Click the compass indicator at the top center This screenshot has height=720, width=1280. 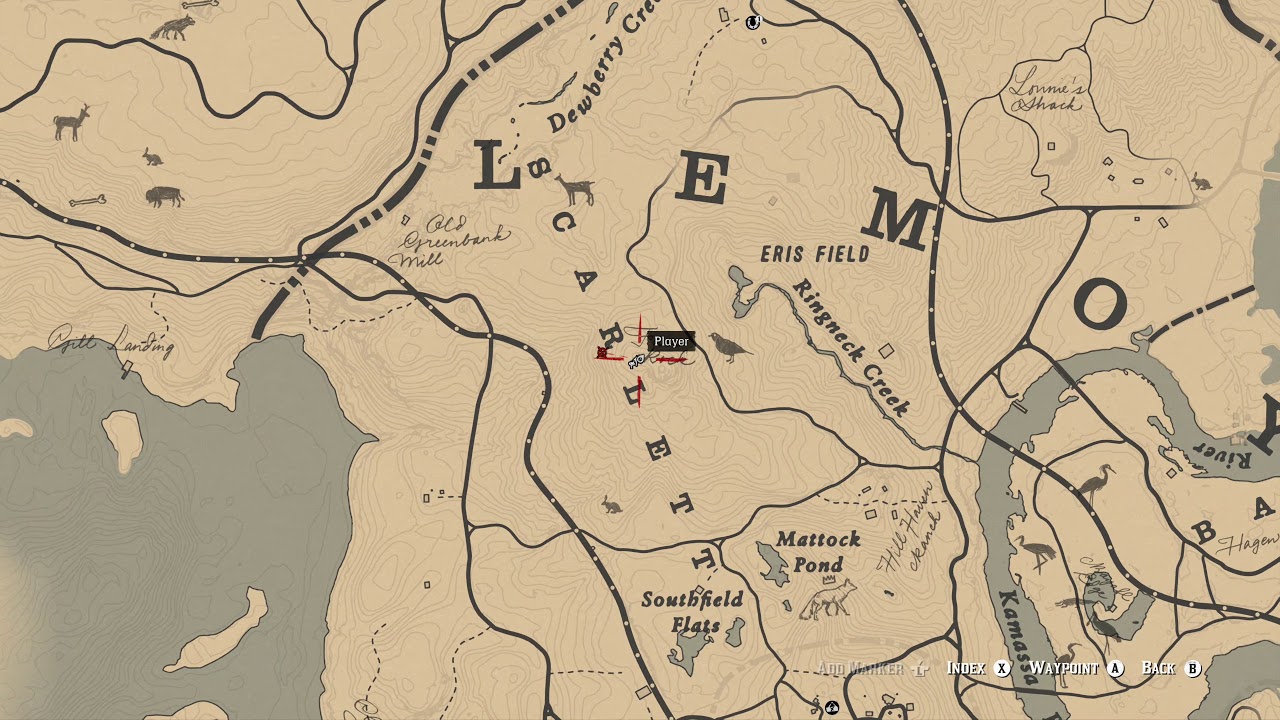[x=752, y=22]
